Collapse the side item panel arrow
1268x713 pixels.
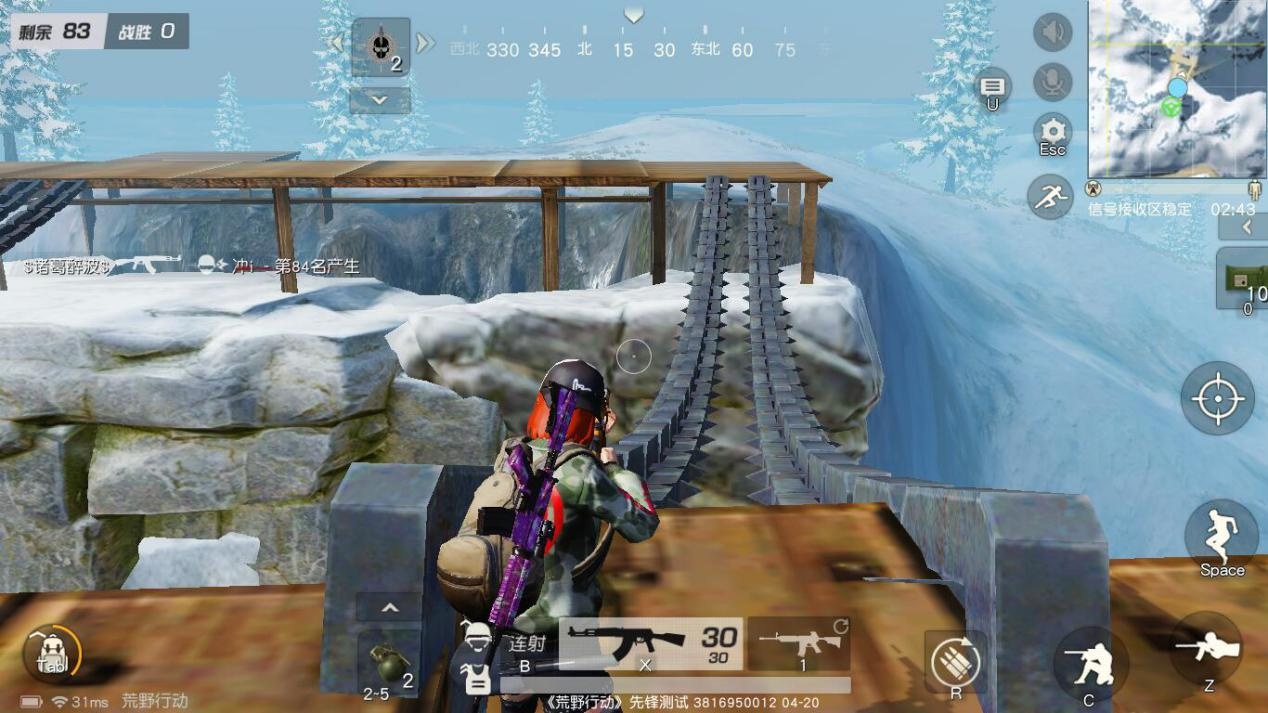(1246, 228)
